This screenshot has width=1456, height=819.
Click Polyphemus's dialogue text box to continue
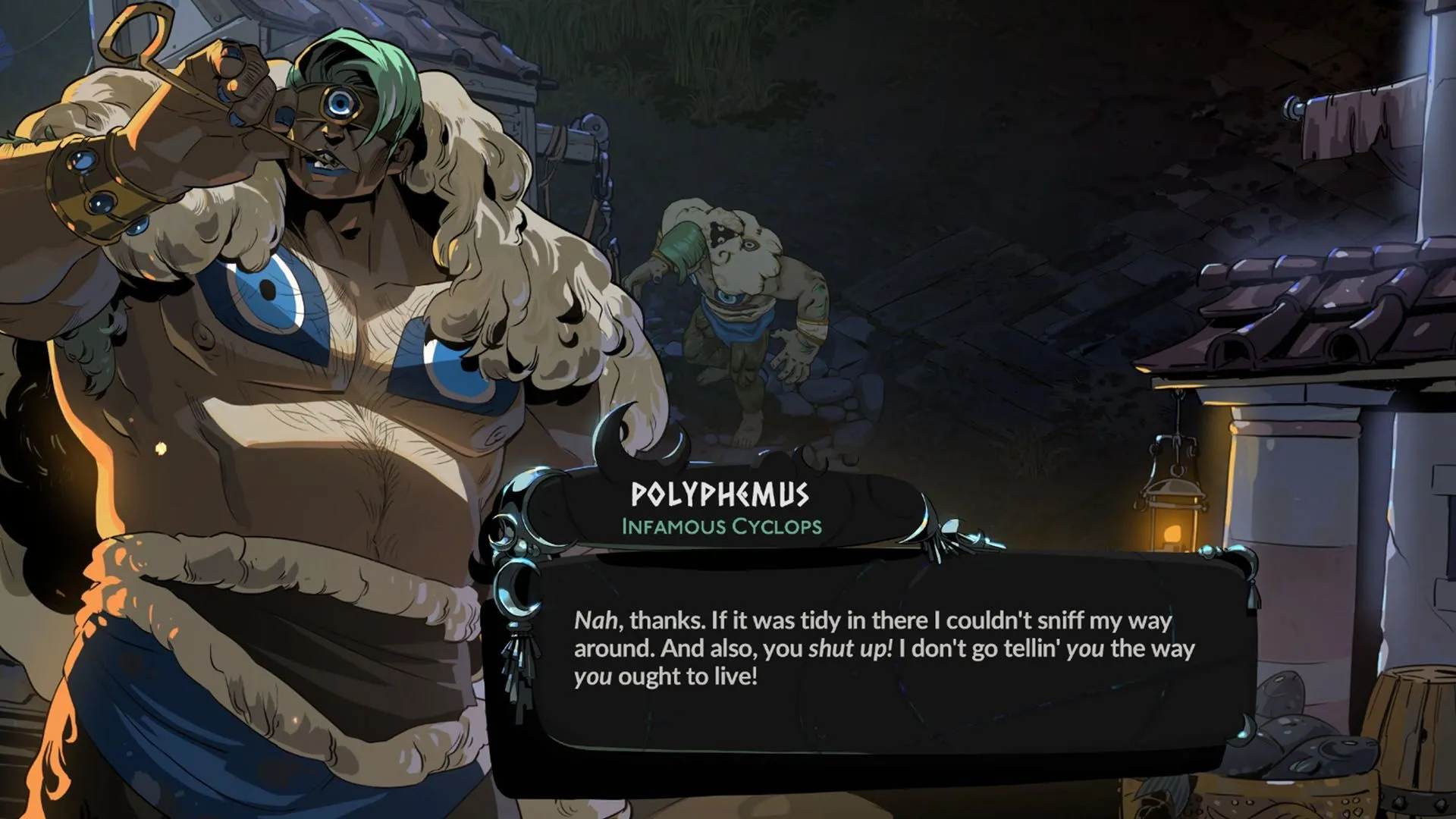(x=883, y=649)
